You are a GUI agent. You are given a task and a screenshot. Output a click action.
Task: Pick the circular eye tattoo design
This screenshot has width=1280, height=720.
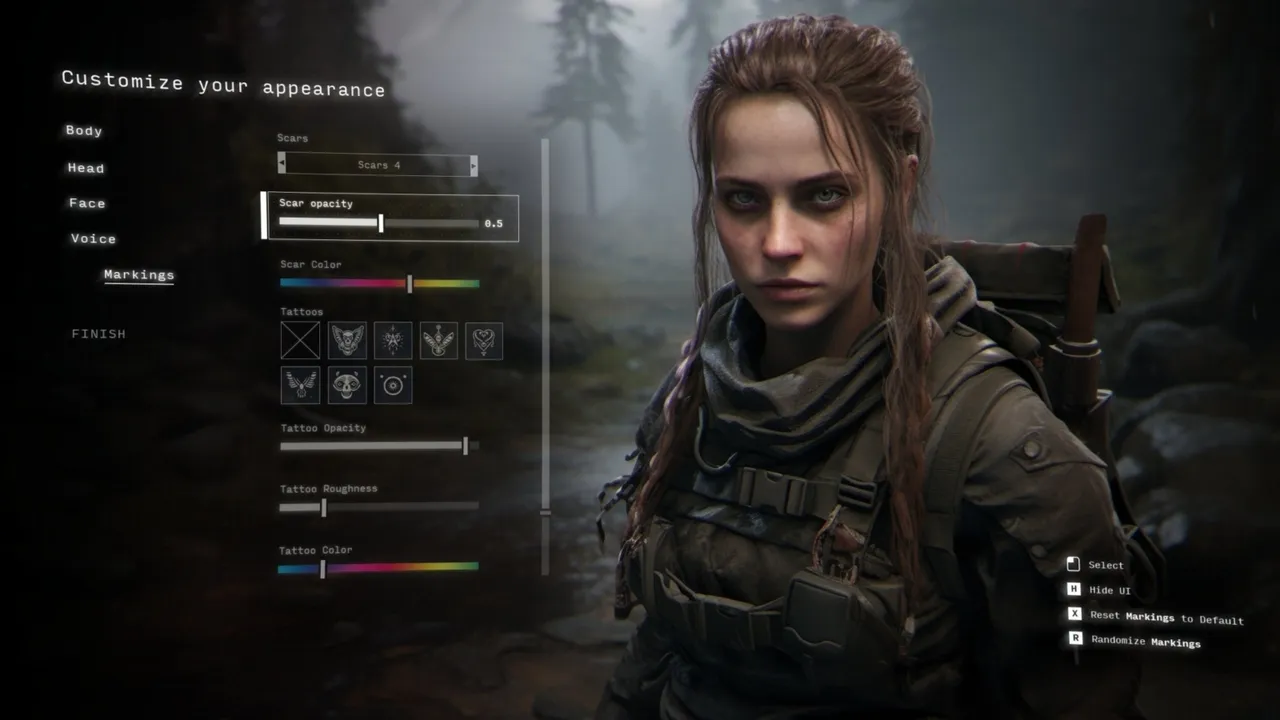[393, 385]
